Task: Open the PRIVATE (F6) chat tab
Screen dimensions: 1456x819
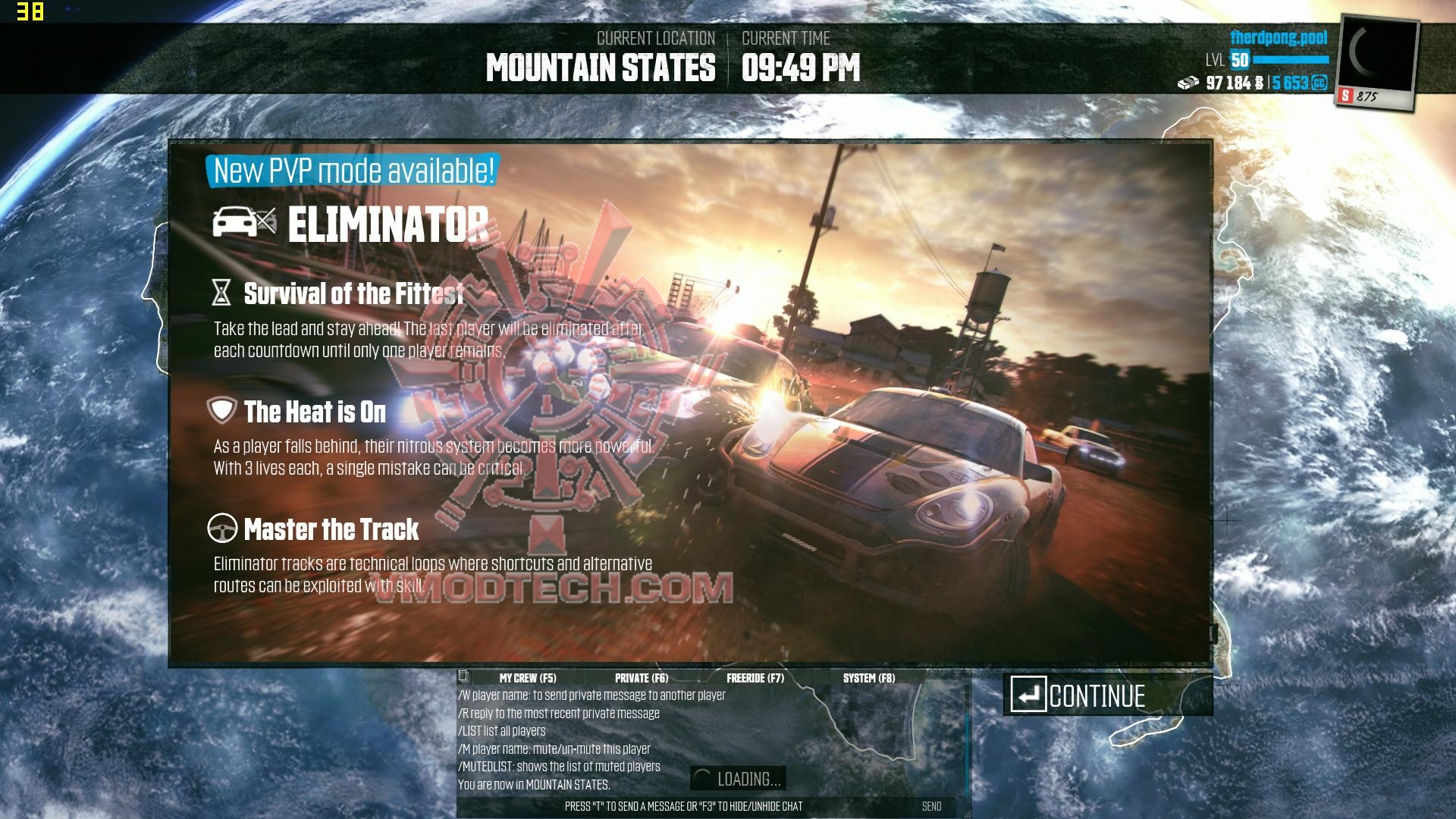Action: pos(641,677)
